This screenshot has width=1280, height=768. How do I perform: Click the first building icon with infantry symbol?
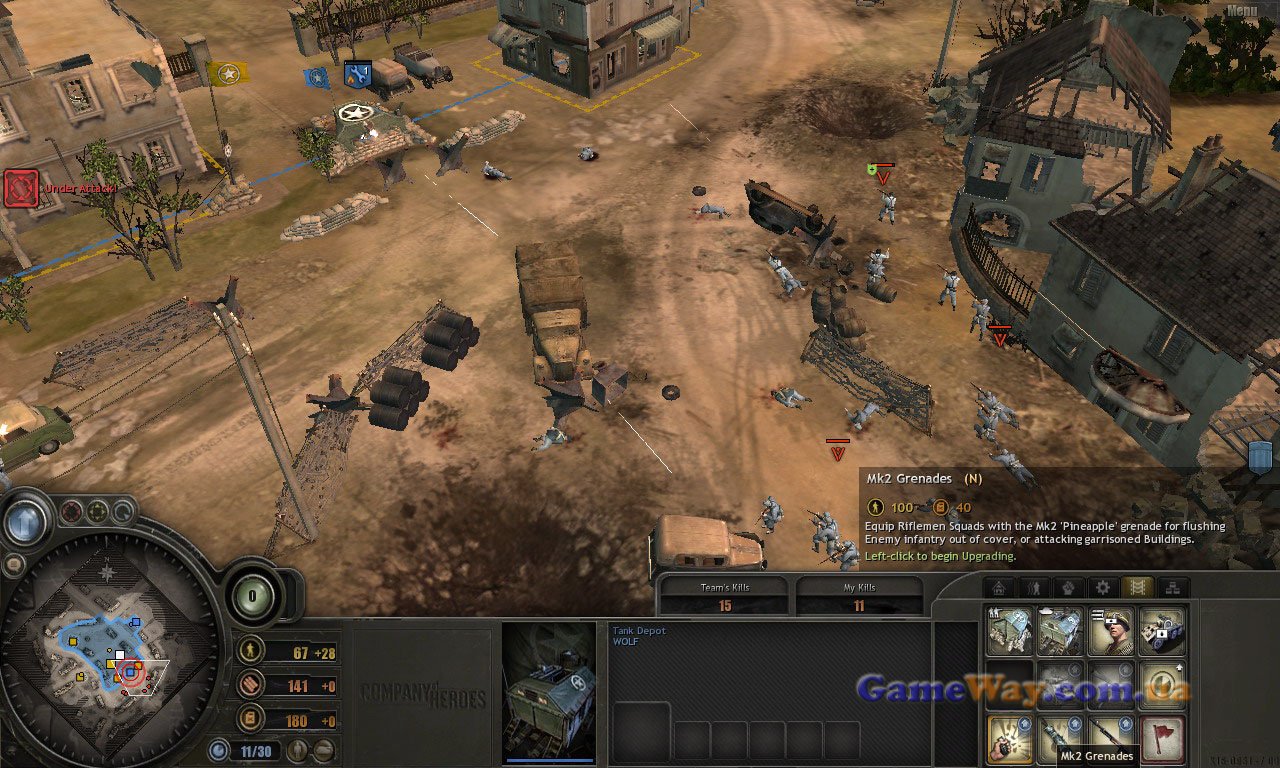pos(1010,631)
